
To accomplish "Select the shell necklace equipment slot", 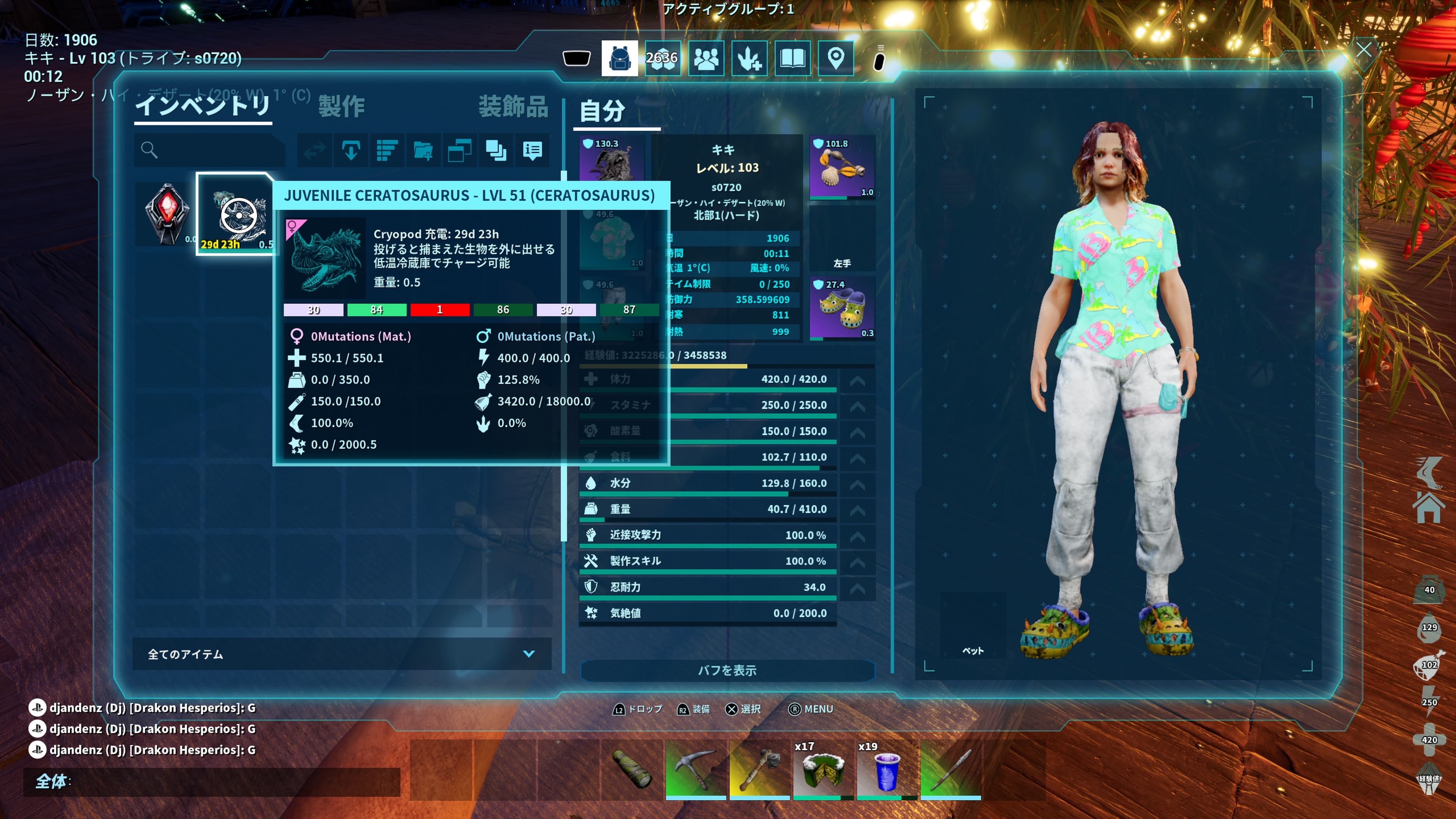I will tap(842, 168).
